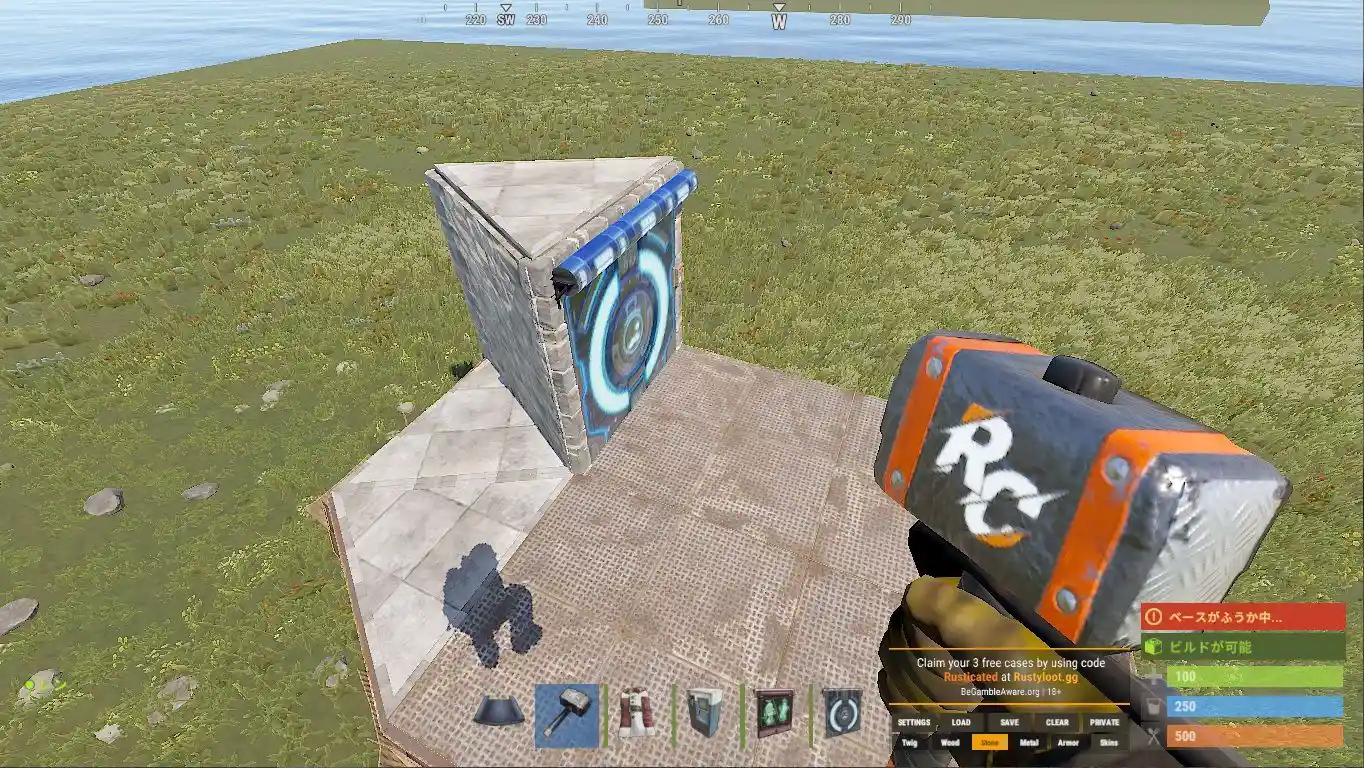This screenshot has width=1364, height=768.
Task: Click the green cube icon on the build notification
Action: click(x=1151, y=646)
